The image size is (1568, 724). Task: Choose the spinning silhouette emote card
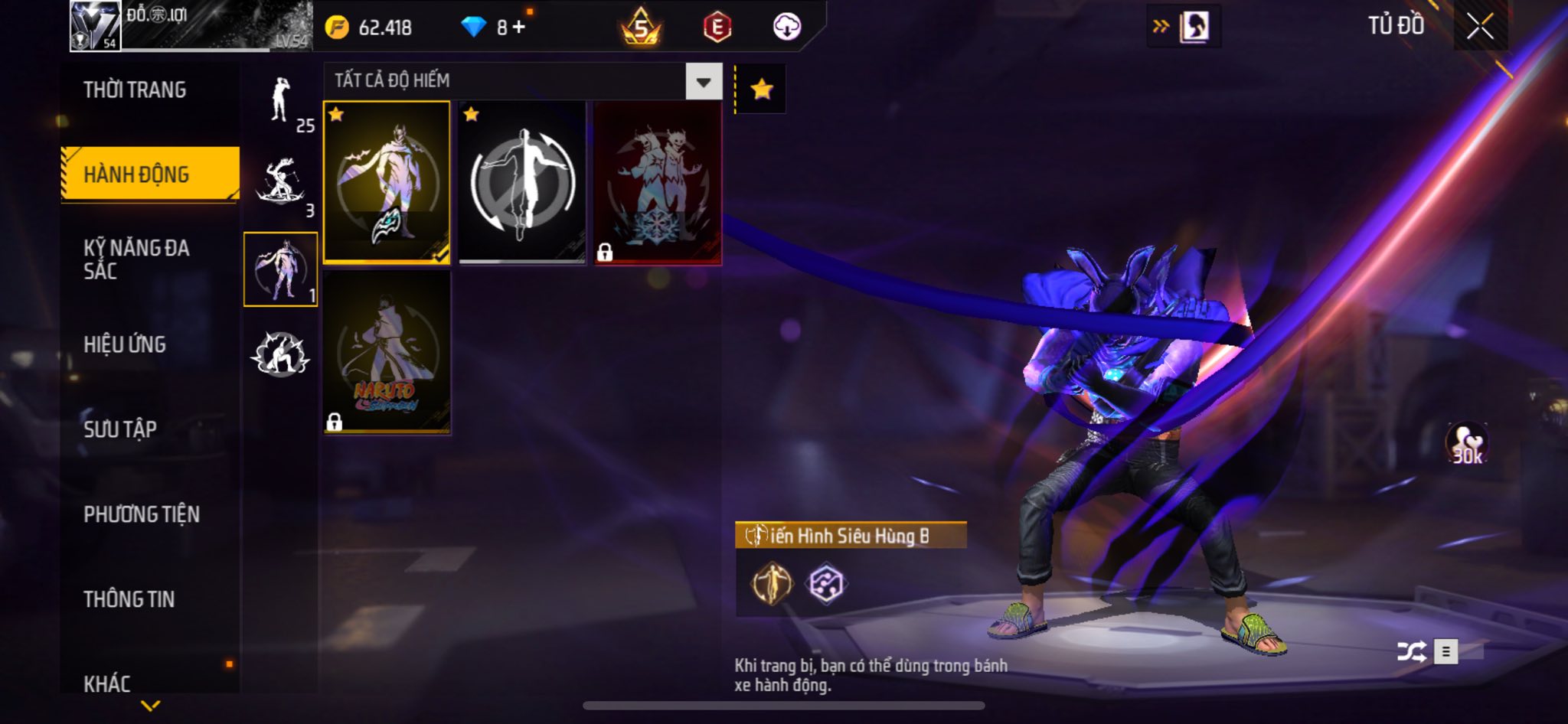pos(522,182)
